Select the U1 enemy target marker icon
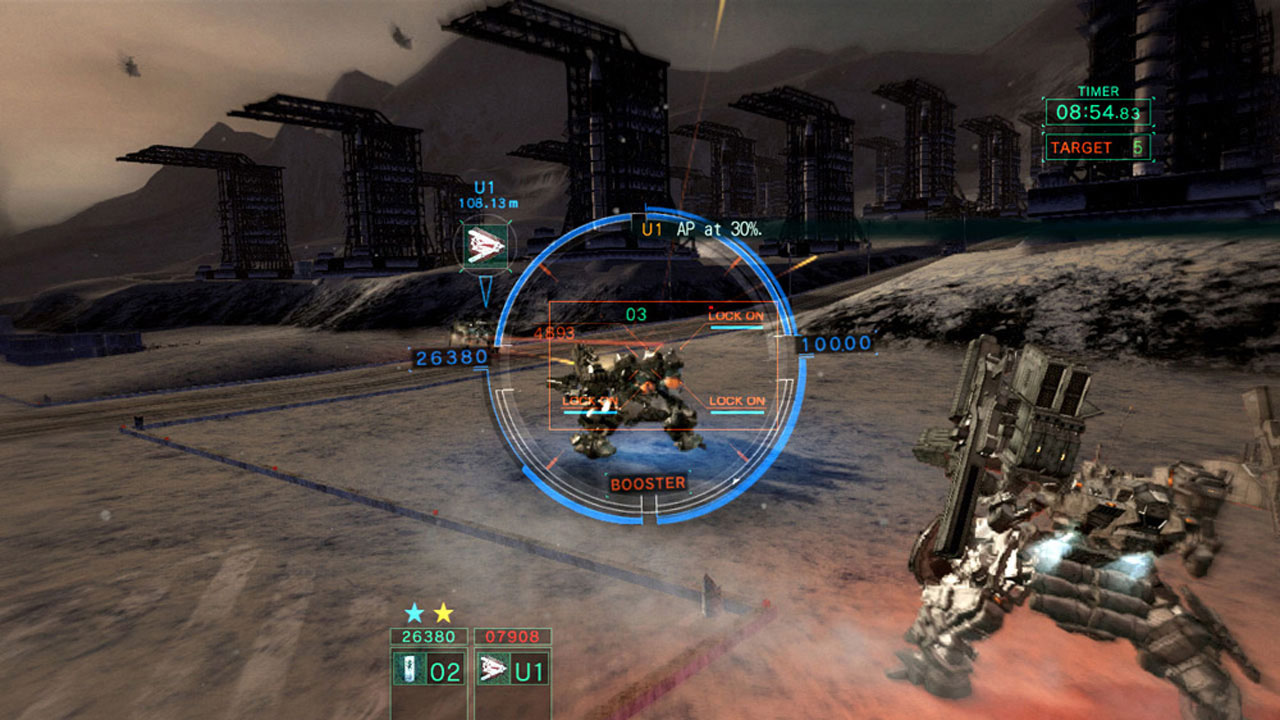1280x720 pixels. click(485, 244)
